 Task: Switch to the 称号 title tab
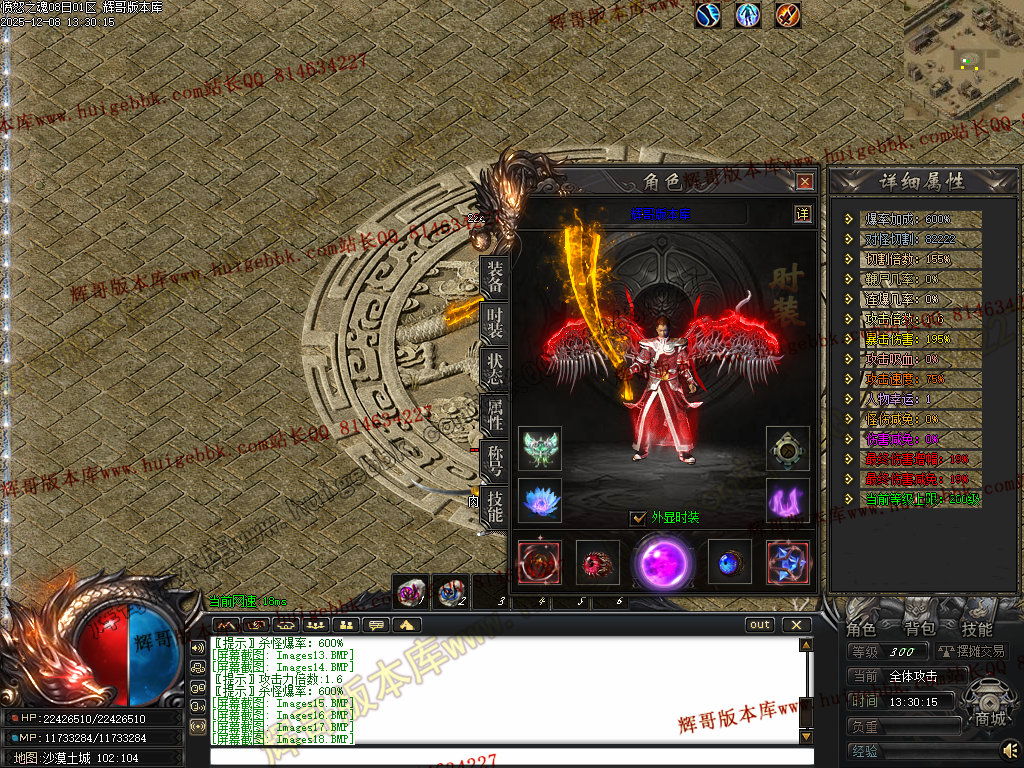(x=494, y=460)
